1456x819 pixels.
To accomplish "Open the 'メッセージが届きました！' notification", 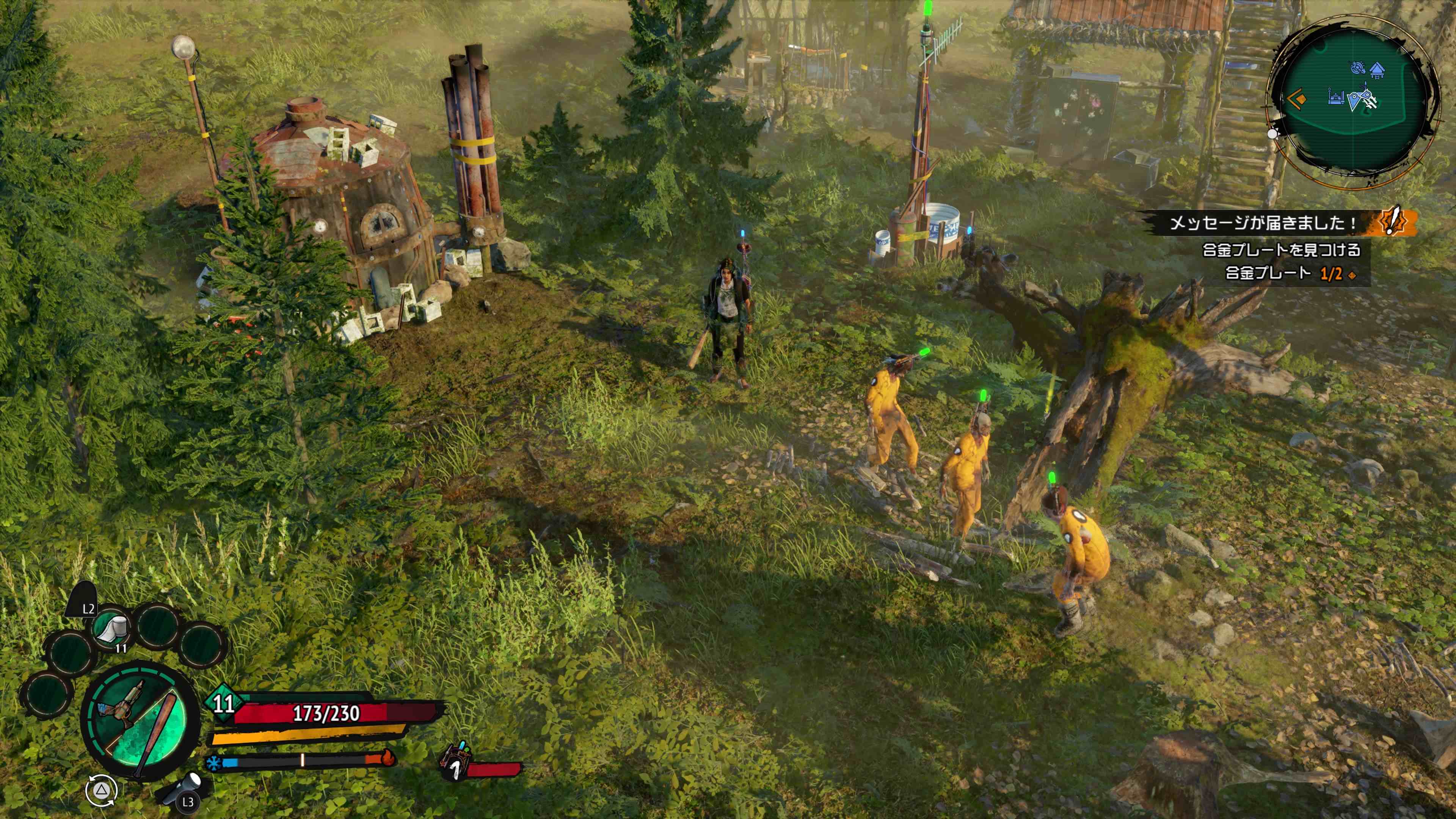I will pyautogui.click(x=1263, y=223).
